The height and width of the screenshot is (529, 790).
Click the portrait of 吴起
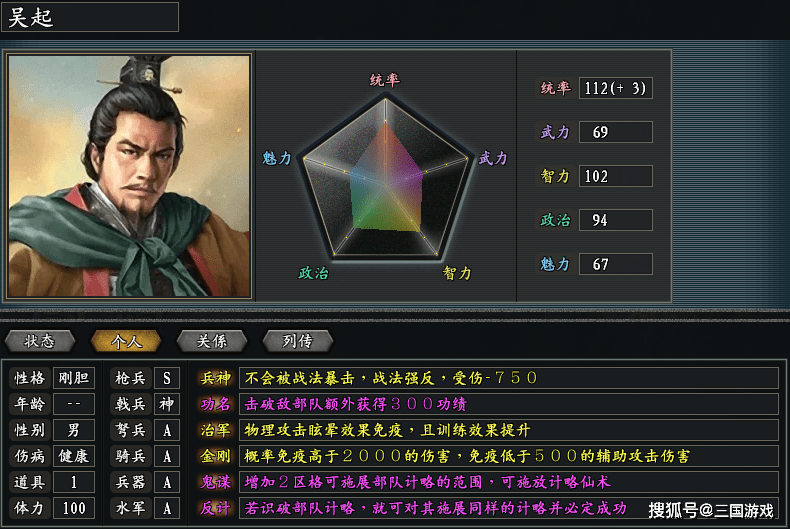tap(129, 175)
